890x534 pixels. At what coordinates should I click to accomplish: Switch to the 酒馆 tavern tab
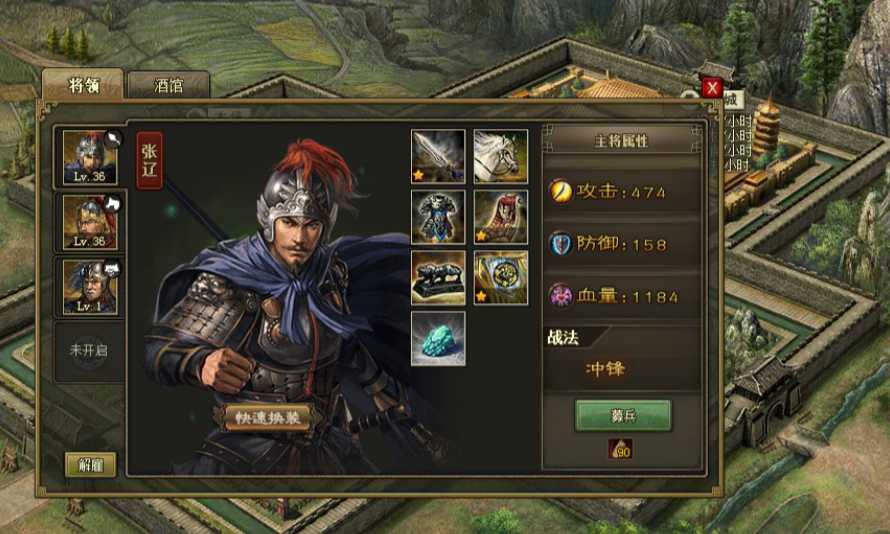point(168,85)
